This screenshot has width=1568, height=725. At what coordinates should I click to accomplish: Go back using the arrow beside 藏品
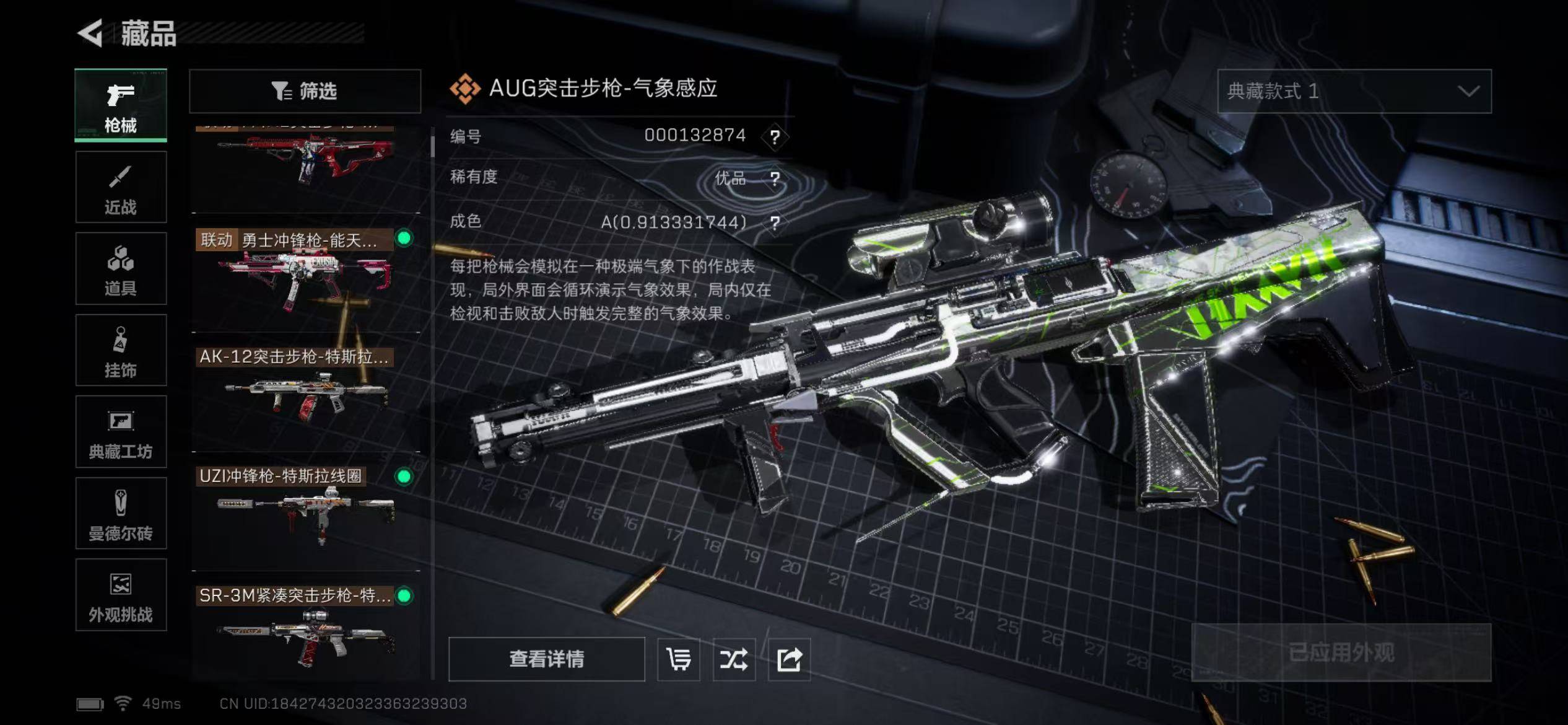(x=91, y=33)
